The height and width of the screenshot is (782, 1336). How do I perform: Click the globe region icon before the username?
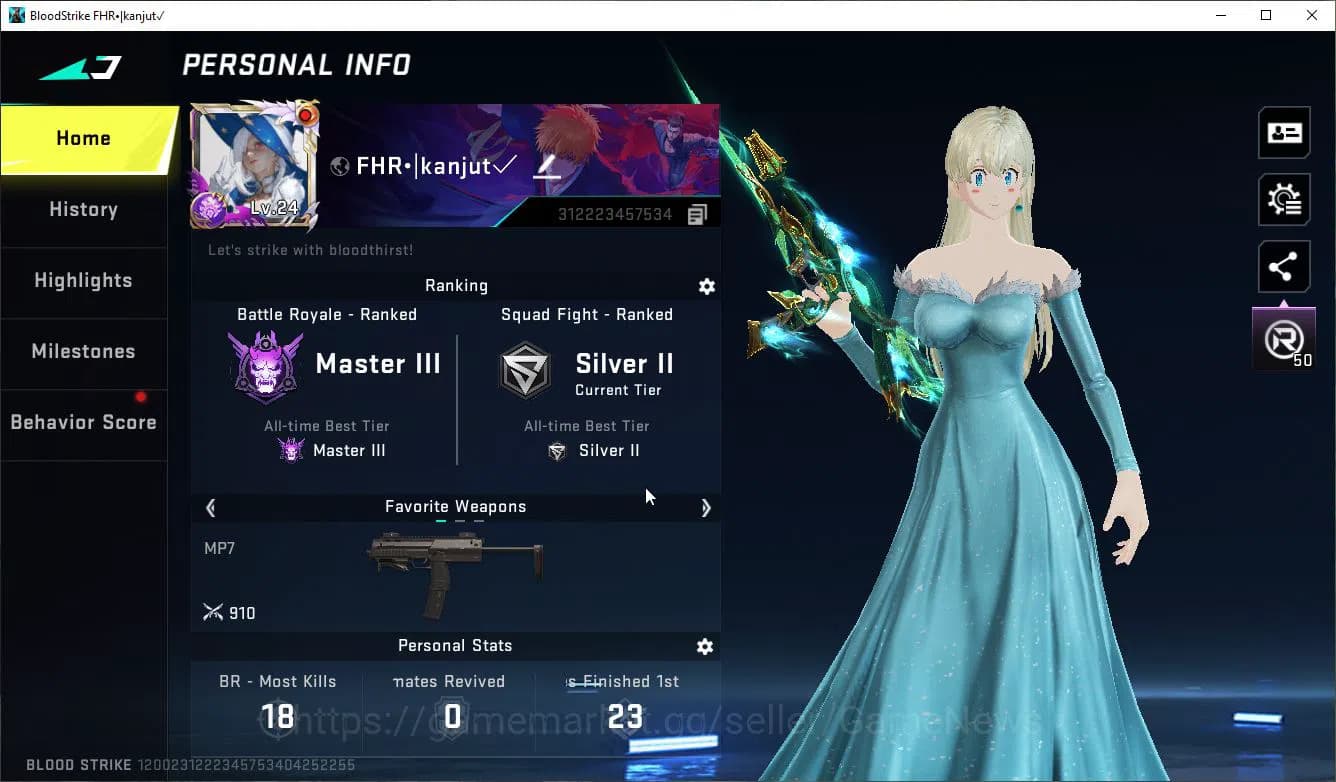342,166
